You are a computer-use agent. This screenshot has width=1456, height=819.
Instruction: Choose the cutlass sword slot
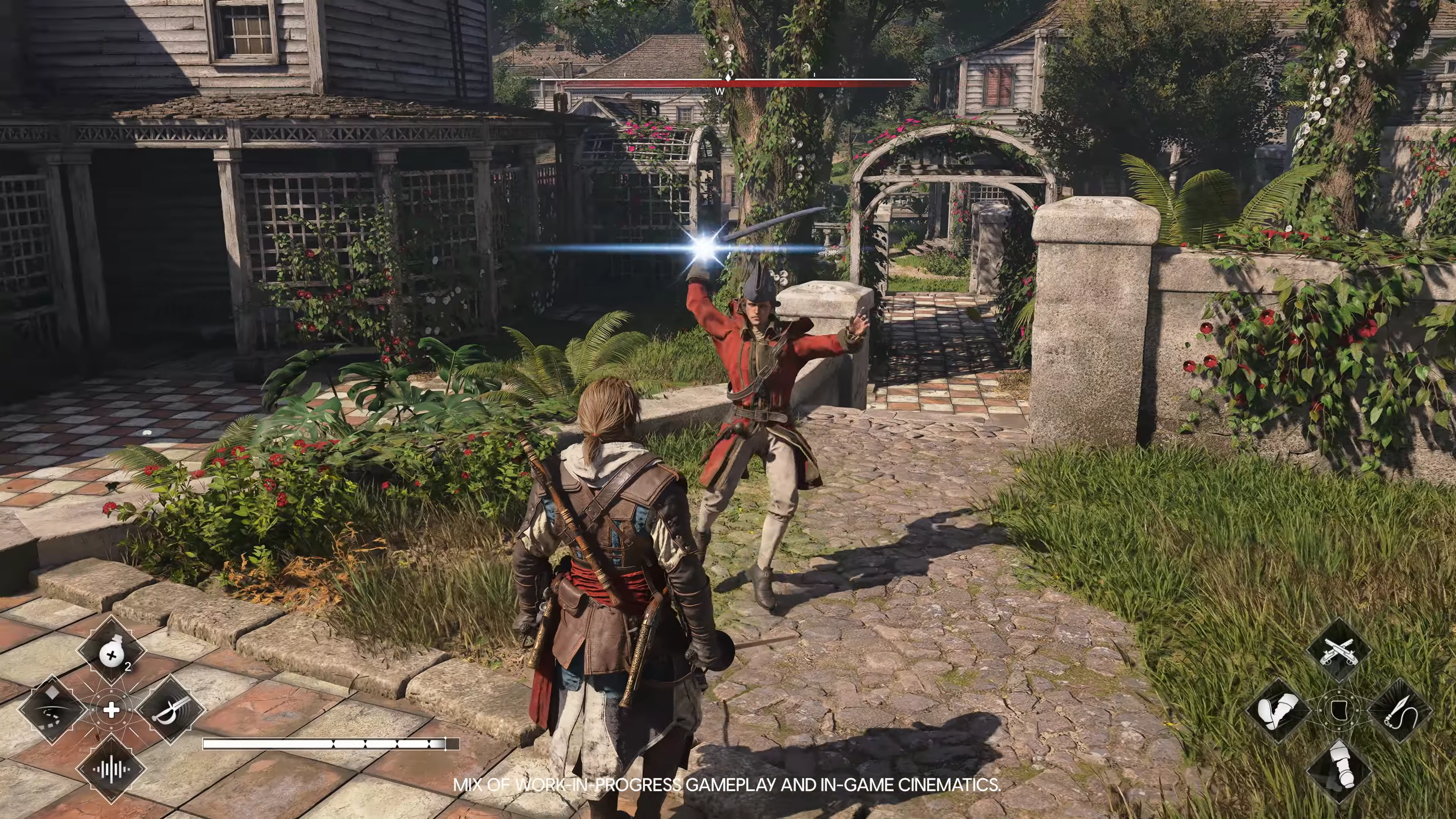tap(170, 710)
